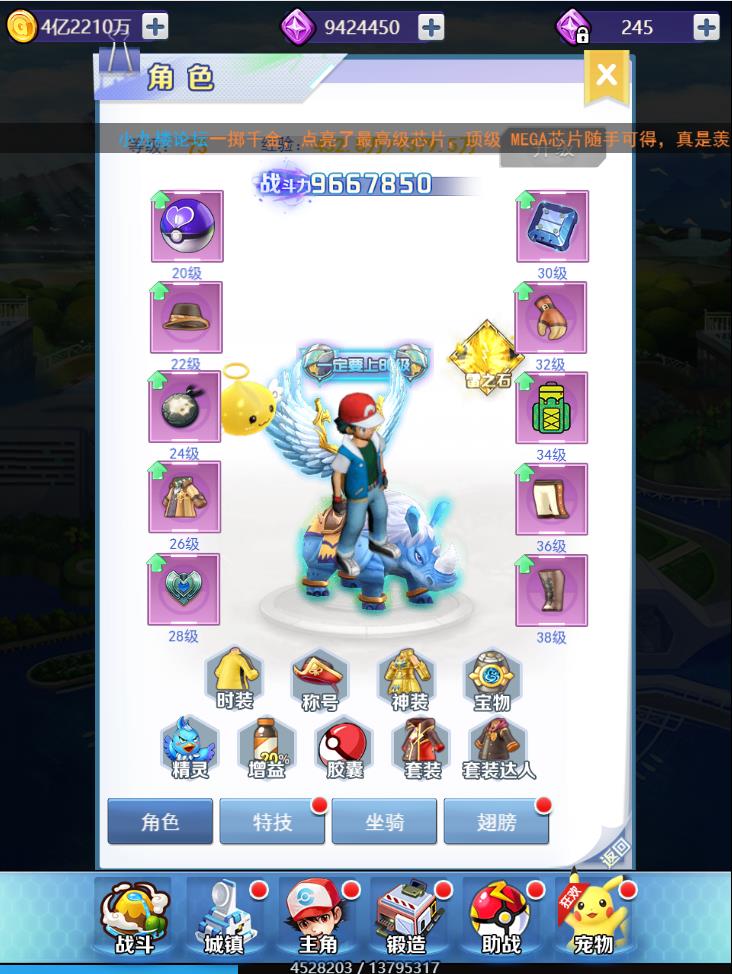
Task: Open the 称号 title menu
Action: [320, 678]
